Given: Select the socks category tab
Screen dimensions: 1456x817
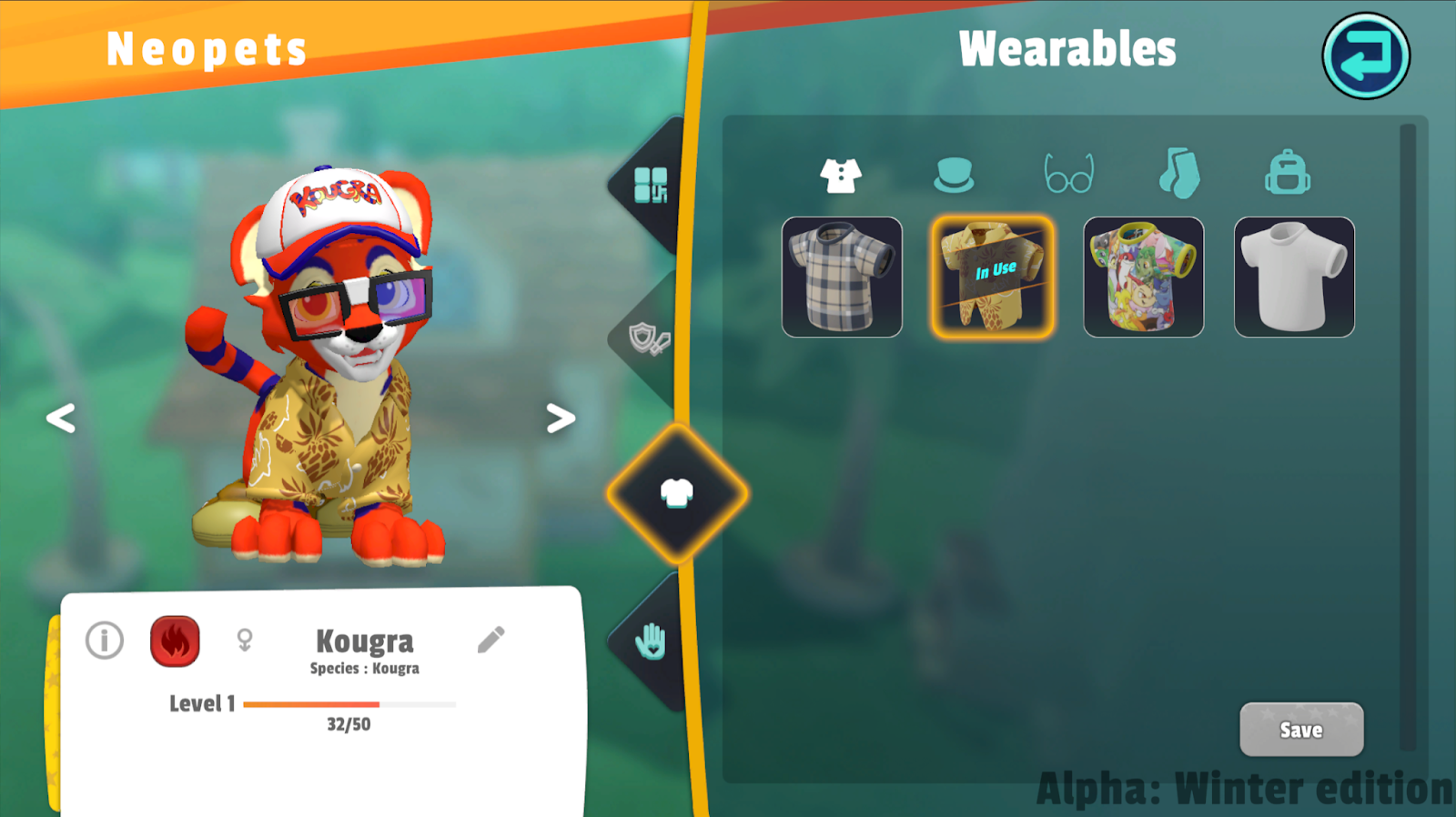Looking at the screenshot, I should pyautogui.click(x=1179, y=174).
